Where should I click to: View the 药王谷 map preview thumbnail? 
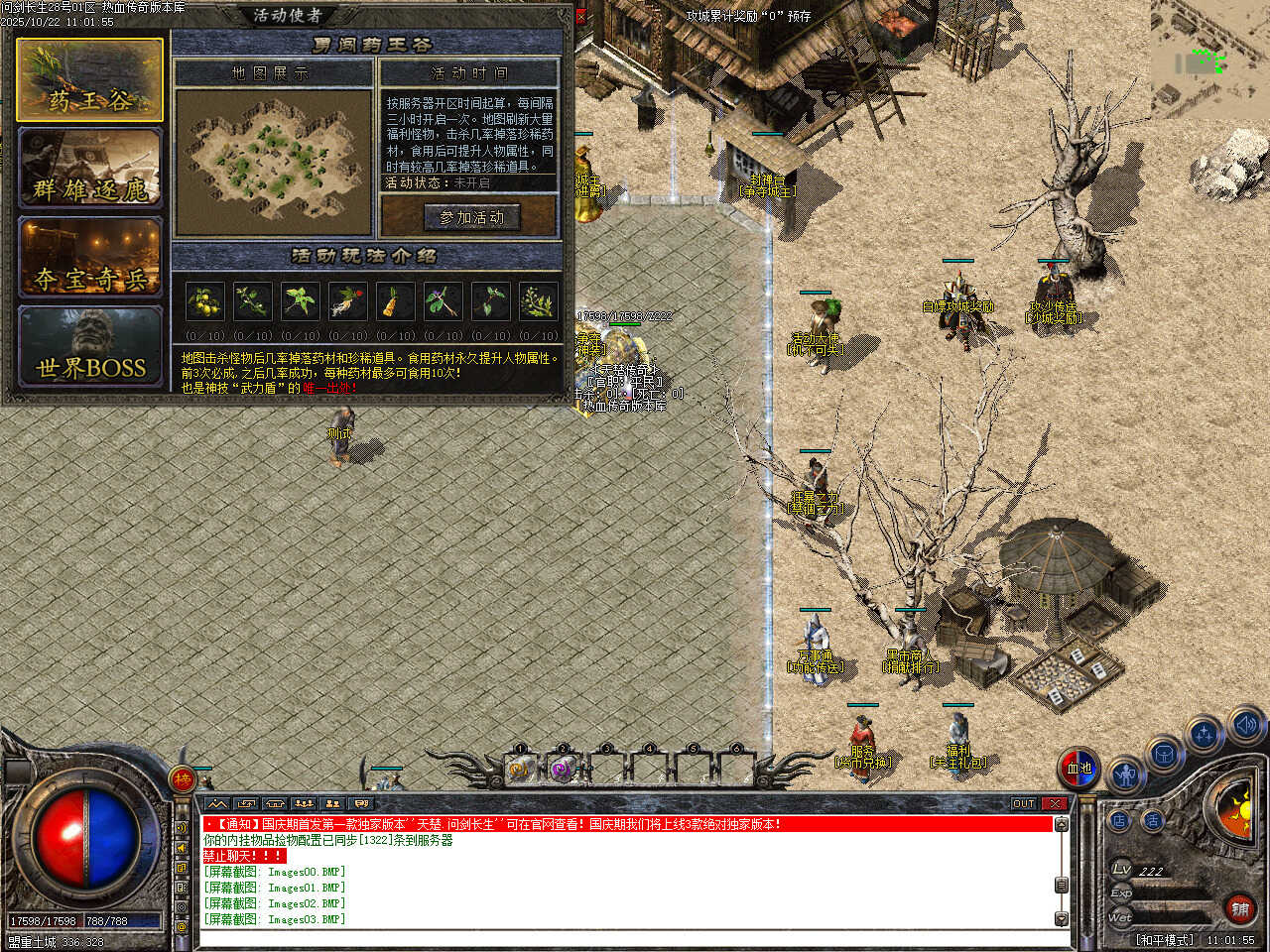274,162
